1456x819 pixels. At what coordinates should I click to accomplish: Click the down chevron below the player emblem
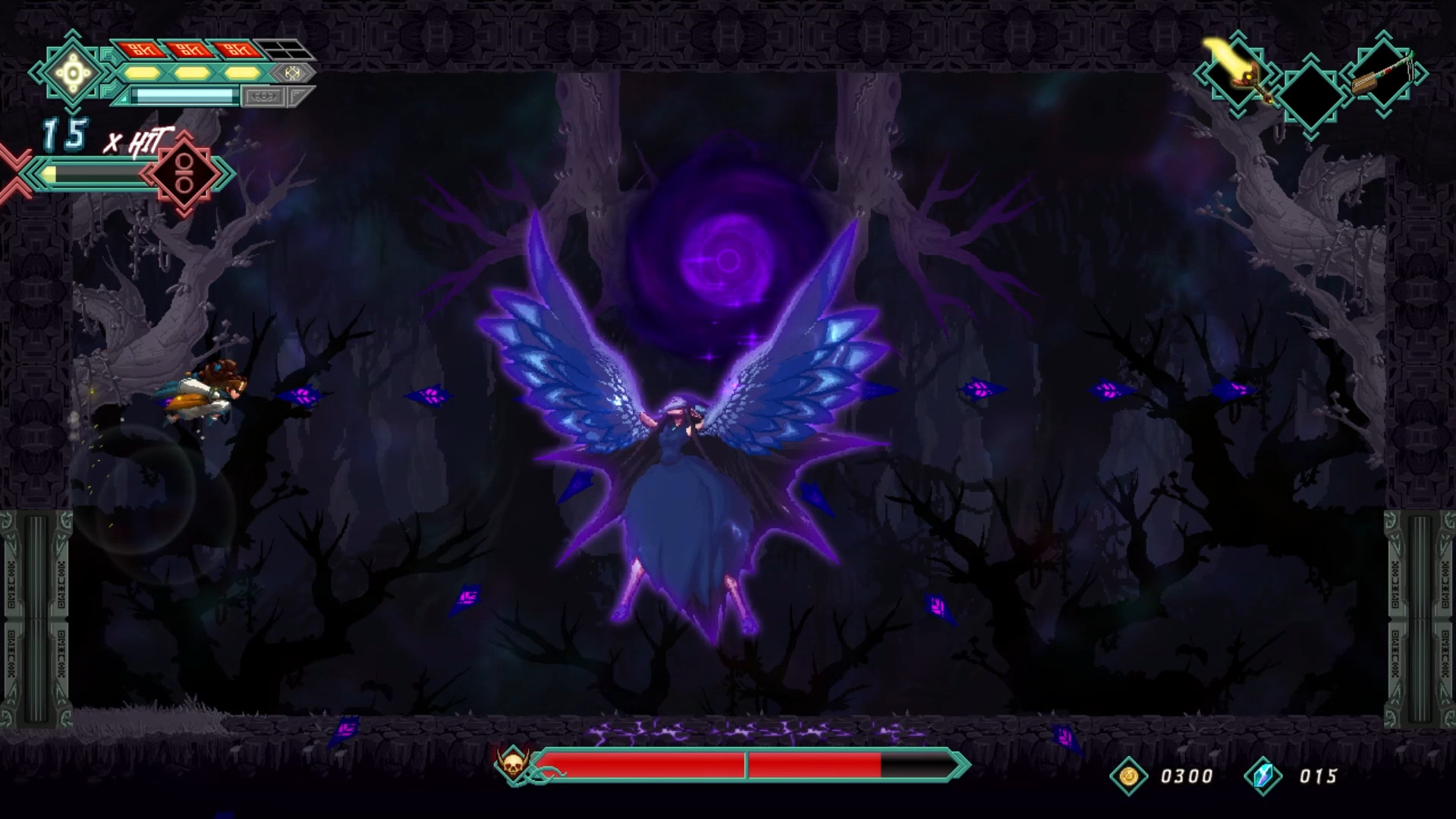[x=72, y=111]
